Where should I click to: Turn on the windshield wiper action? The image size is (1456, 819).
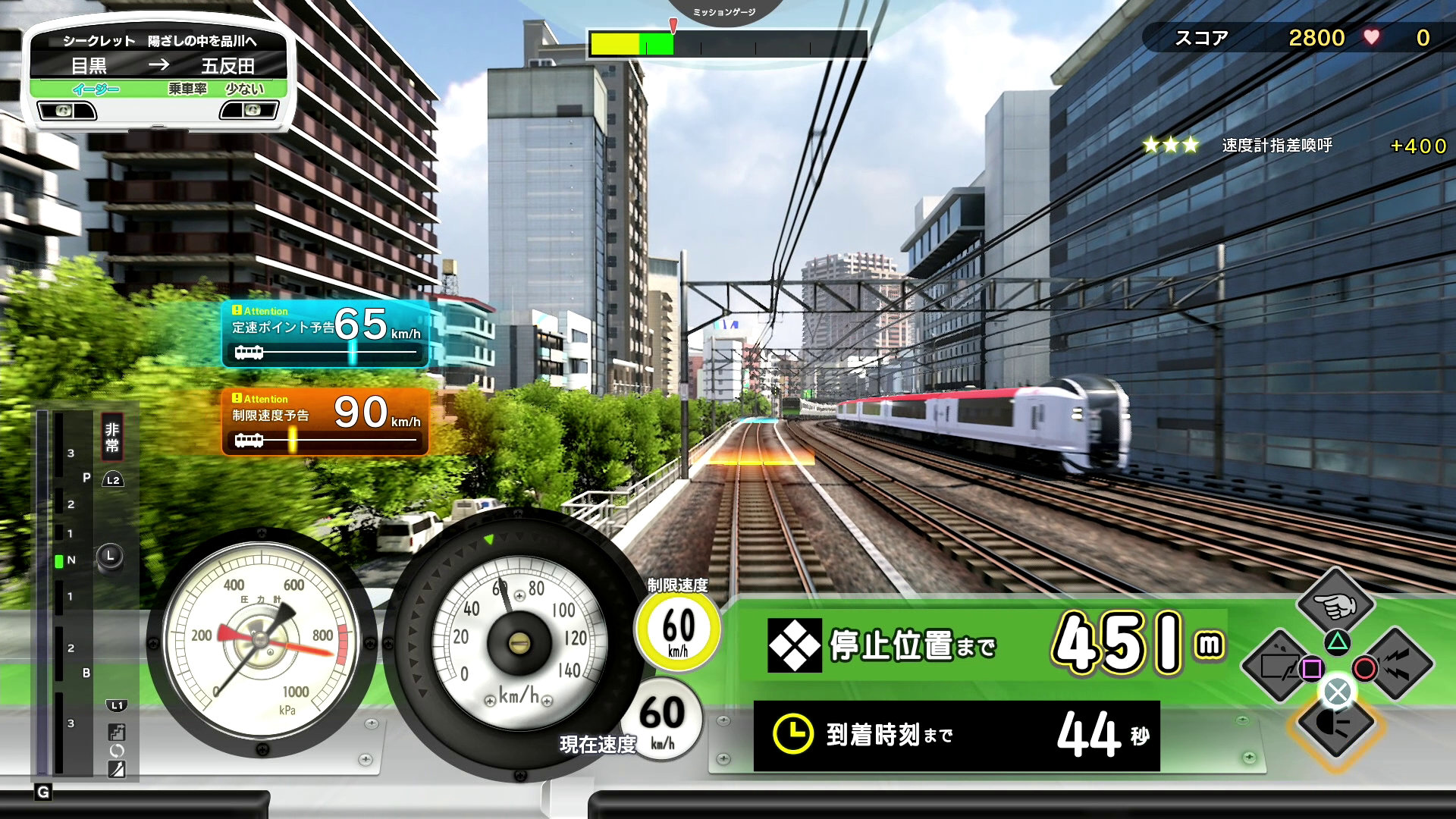[x=1279, y=665]
